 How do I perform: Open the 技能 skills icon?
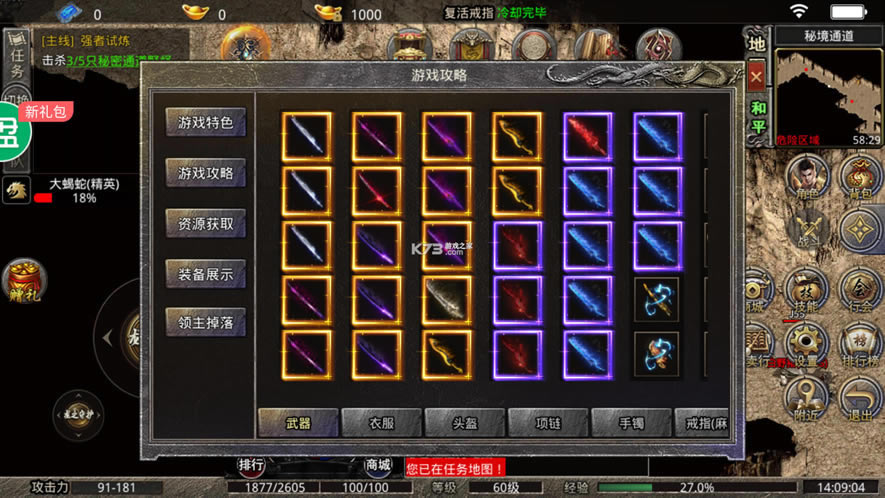point(803,291)
